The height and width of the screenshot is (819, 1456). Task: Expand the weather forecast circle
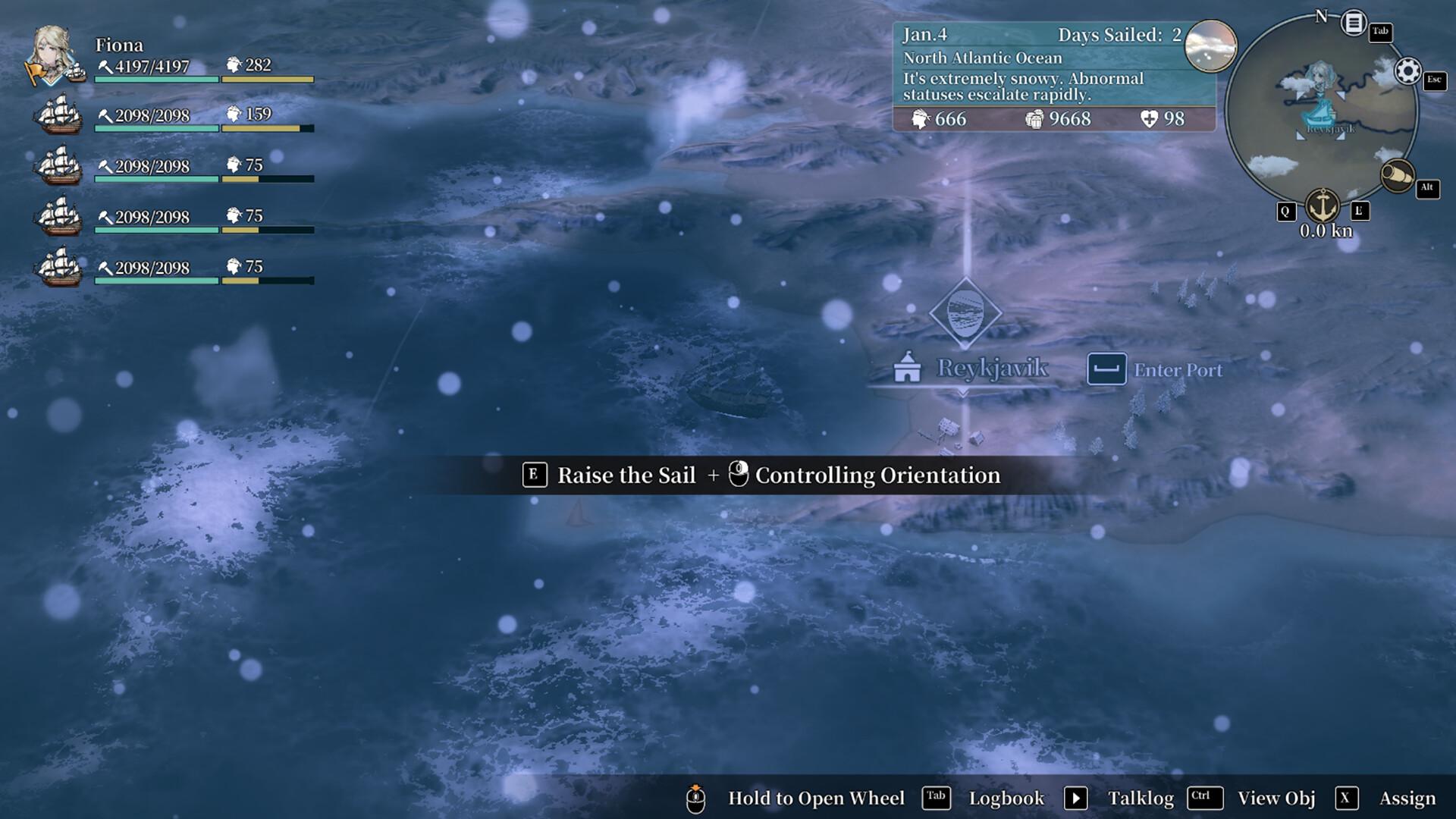click(x=1210, y=45)
